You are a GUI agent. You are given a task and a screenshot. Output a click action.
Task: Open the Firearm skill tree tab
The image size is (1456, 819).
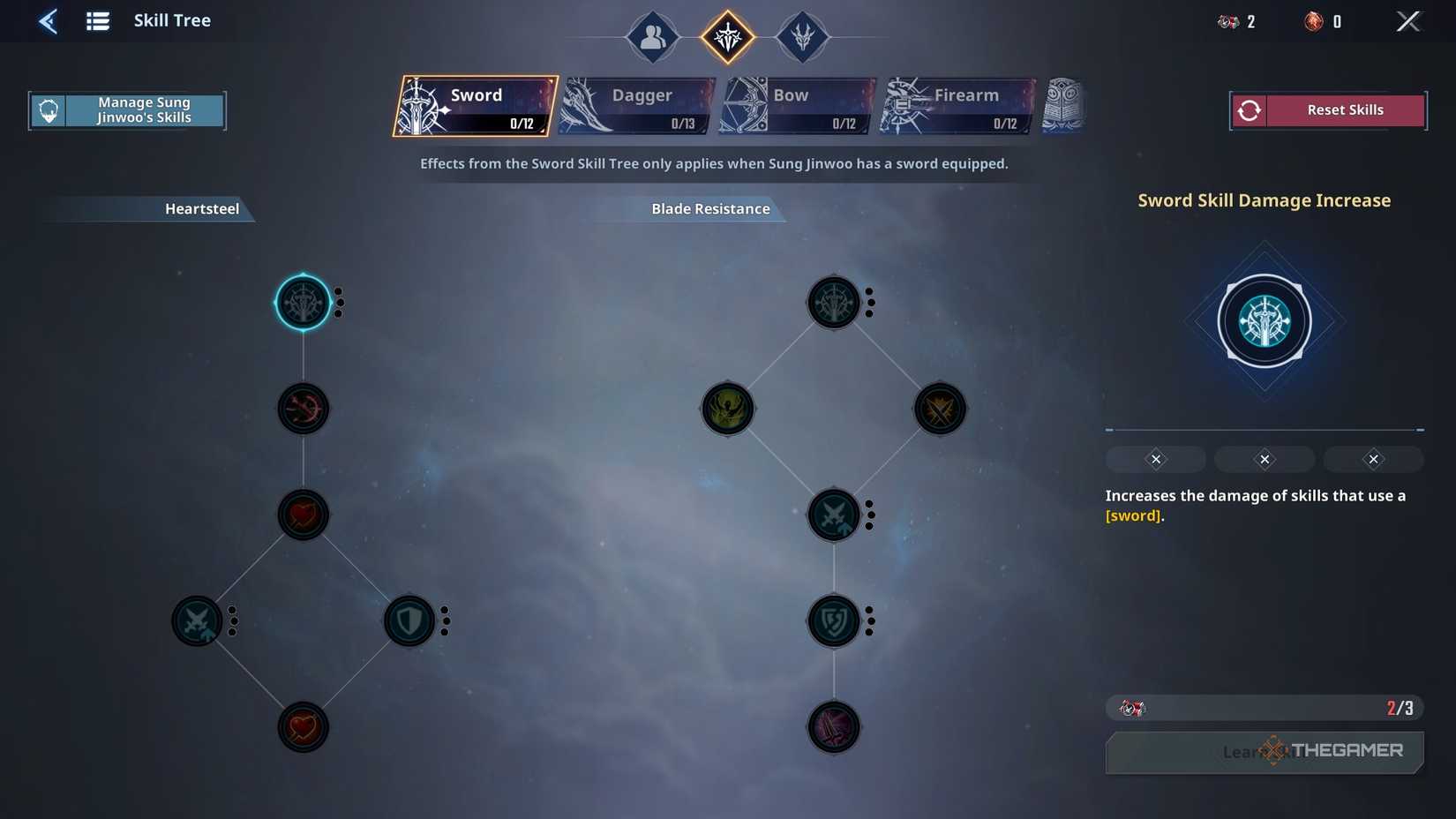pyautogui.click(x=953, y=106)
